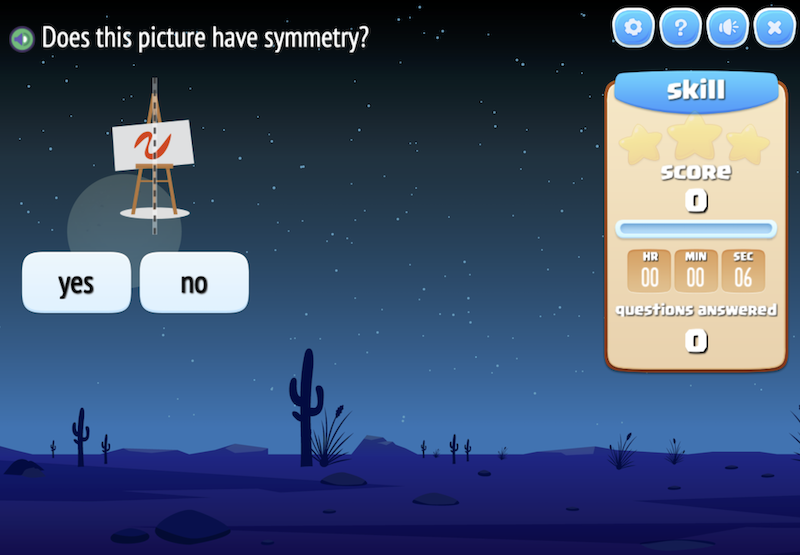Play the question audio icon
Screen dimensions: 800x555
[x=21, y=39]
